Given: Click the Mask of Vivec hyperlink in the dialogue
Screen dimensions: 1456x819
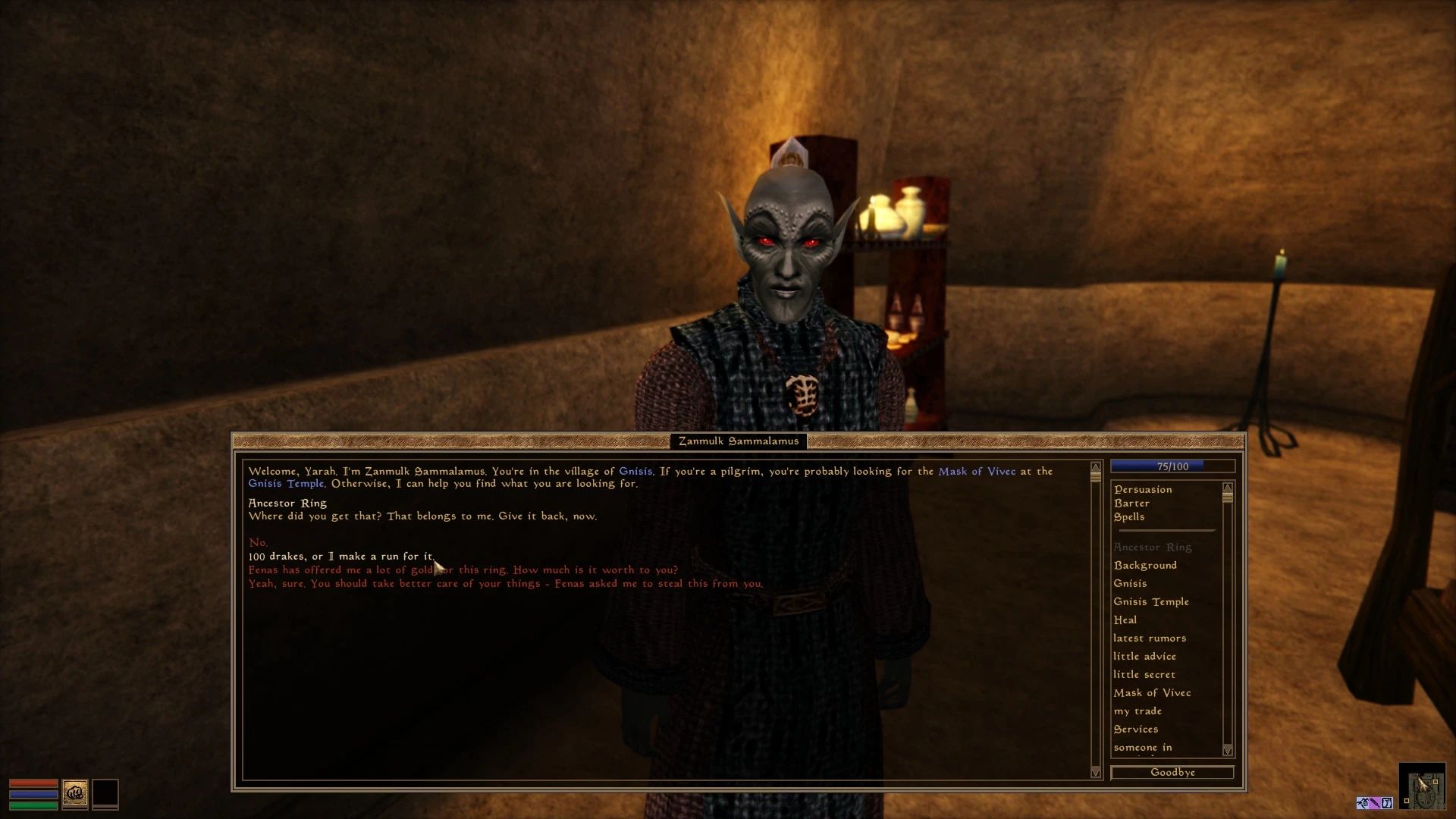Looking at the screenshot, I should [x=977, y=471].
